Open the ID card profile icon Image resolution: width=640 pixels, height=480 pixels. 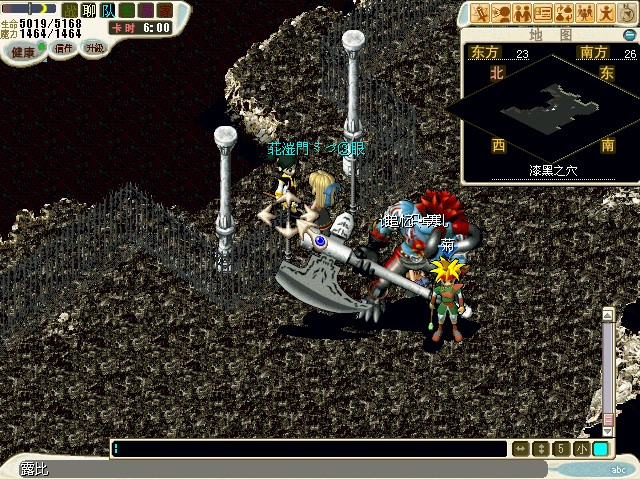pos(544,13)
